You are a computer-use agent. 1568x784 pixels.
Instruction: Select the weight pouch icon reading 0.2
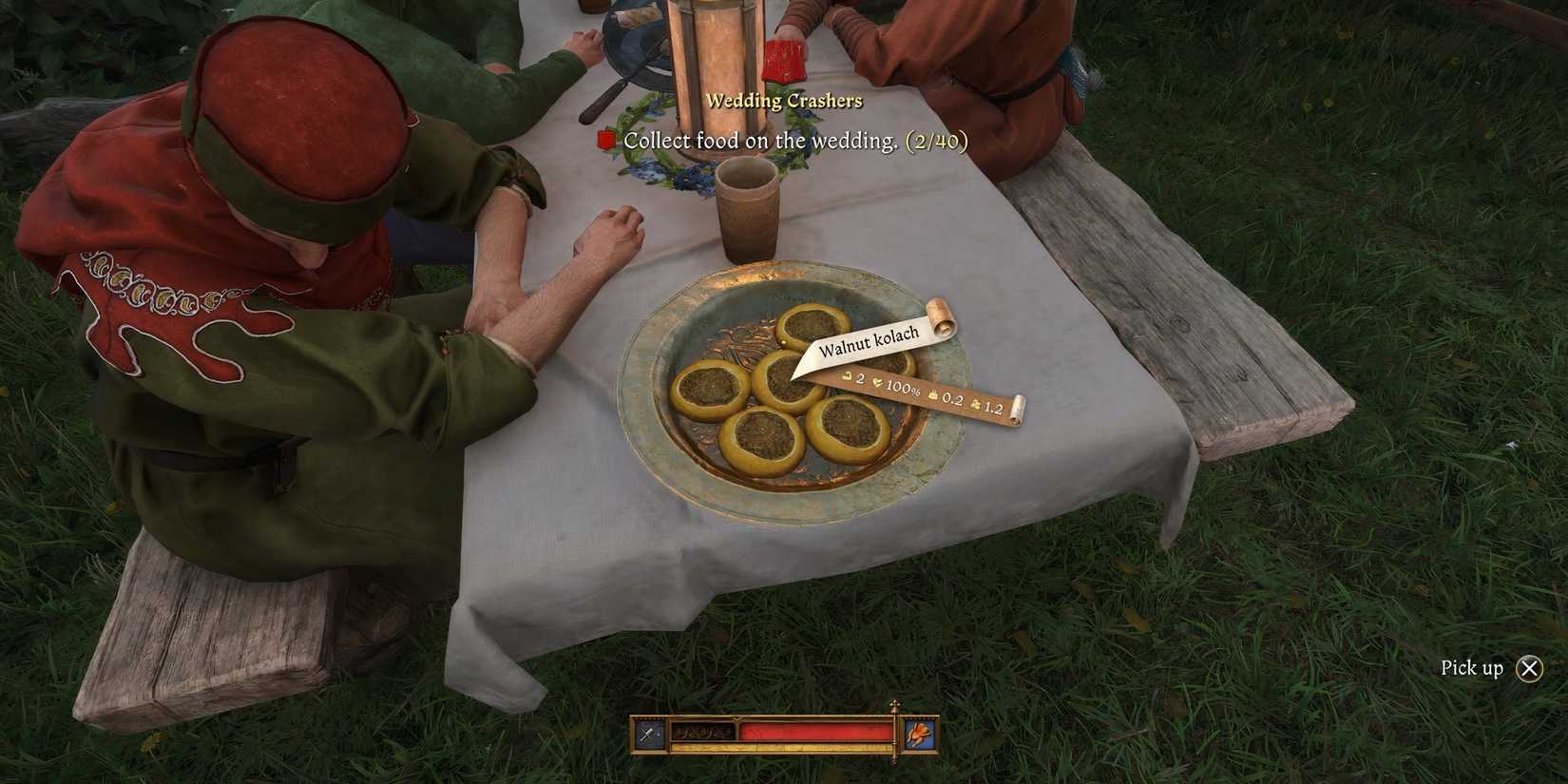tap(932, 395)
